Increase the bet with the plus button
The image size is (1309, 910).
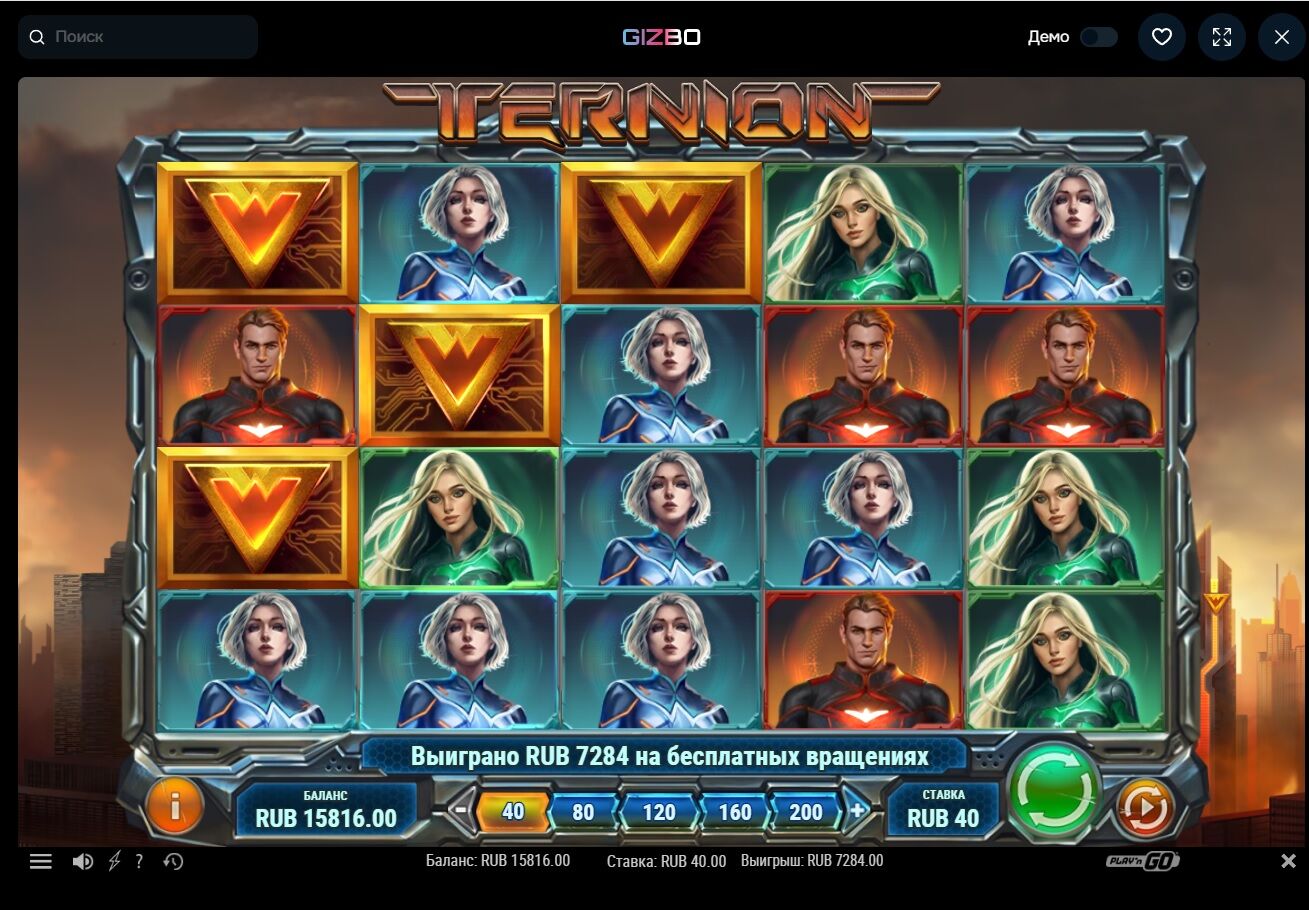(857, 811)
